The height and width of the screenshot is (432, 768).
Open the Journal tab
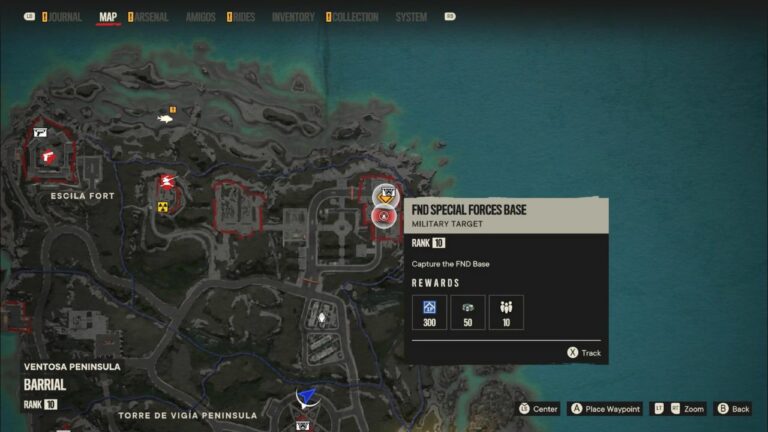pyautogui.click(x=64, y=17)
